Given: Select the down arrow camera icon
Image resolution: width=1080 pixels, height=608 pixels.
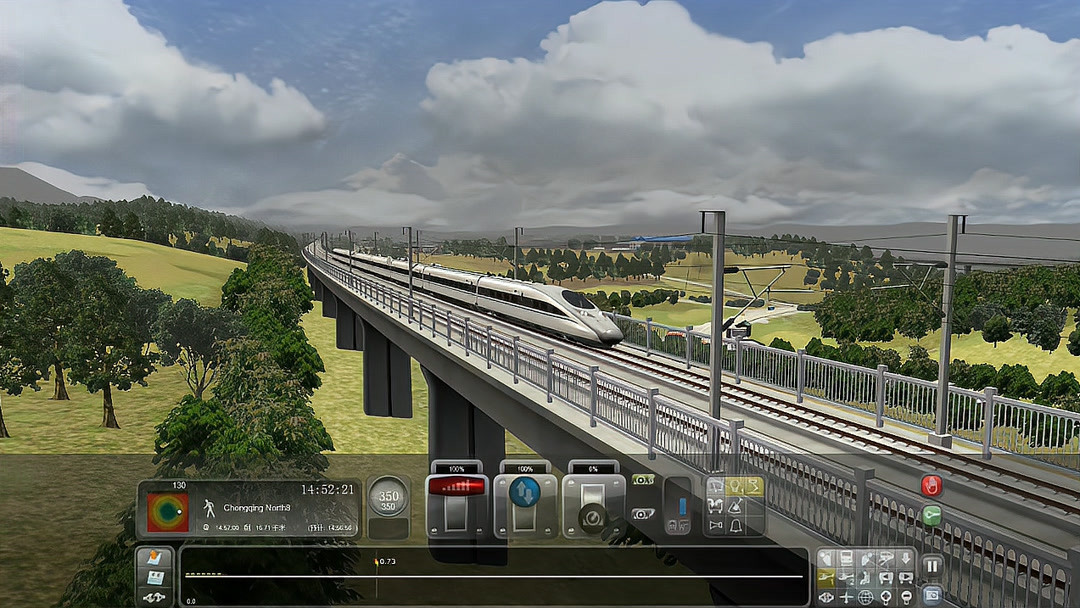Looking at the screenshot, I should pos(906,559).
